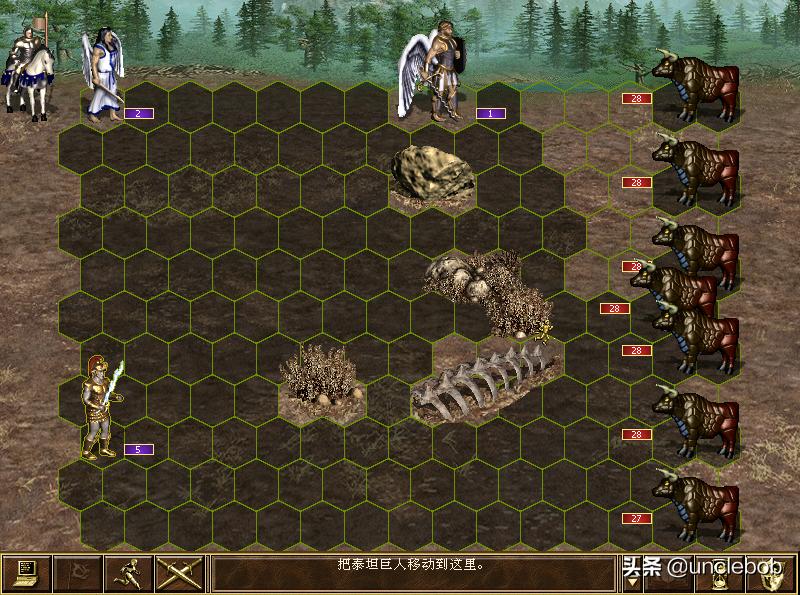The height and width of the screenshot is (595, 800).
Task: Toggle auto-combat with the crossed swords button
Action: [x=179, y=574]
